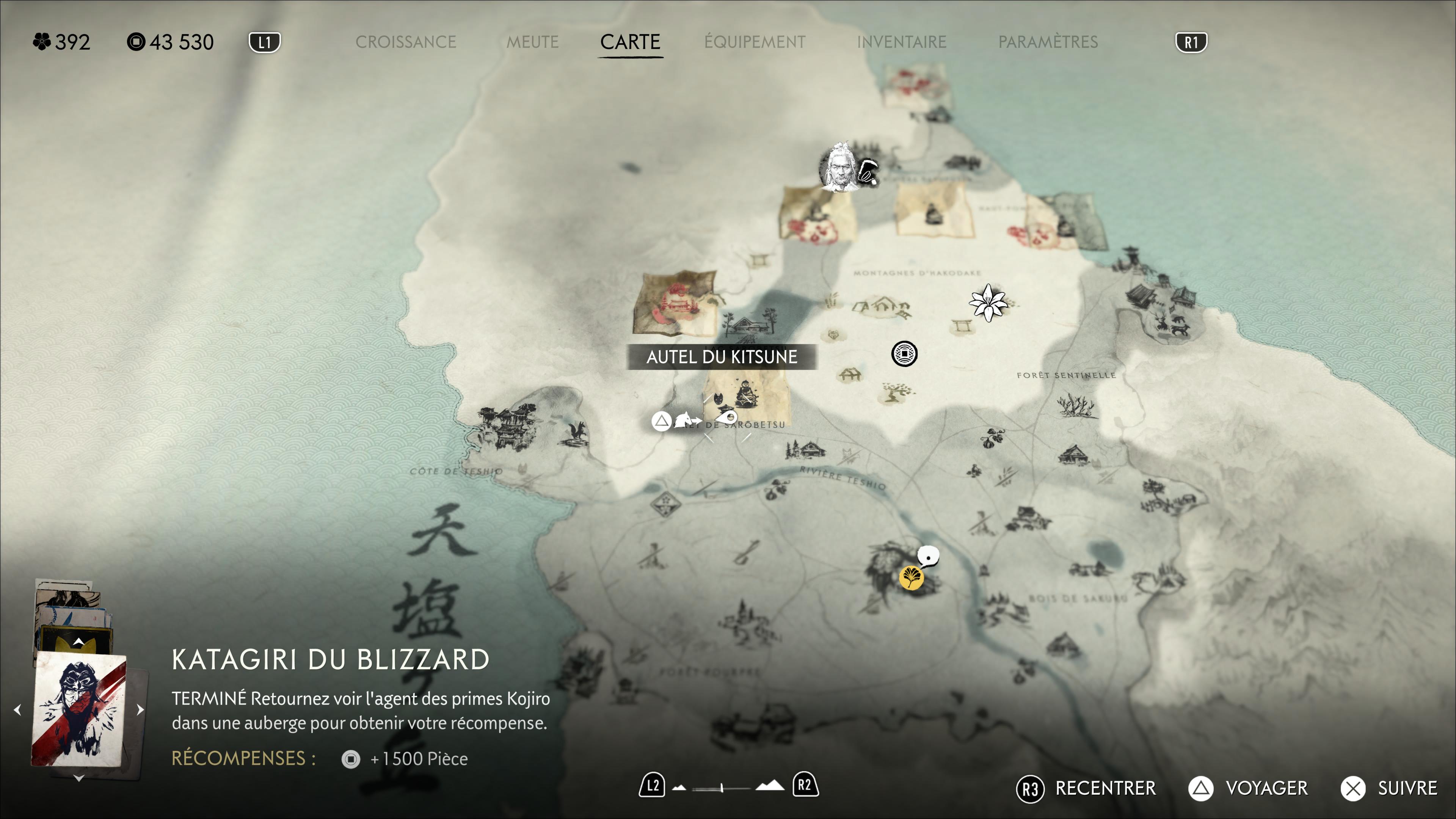The width and height of the screenshot is (1456, 819).
Task: Show the next quest card with right arrow
Action: click(140, 709)
